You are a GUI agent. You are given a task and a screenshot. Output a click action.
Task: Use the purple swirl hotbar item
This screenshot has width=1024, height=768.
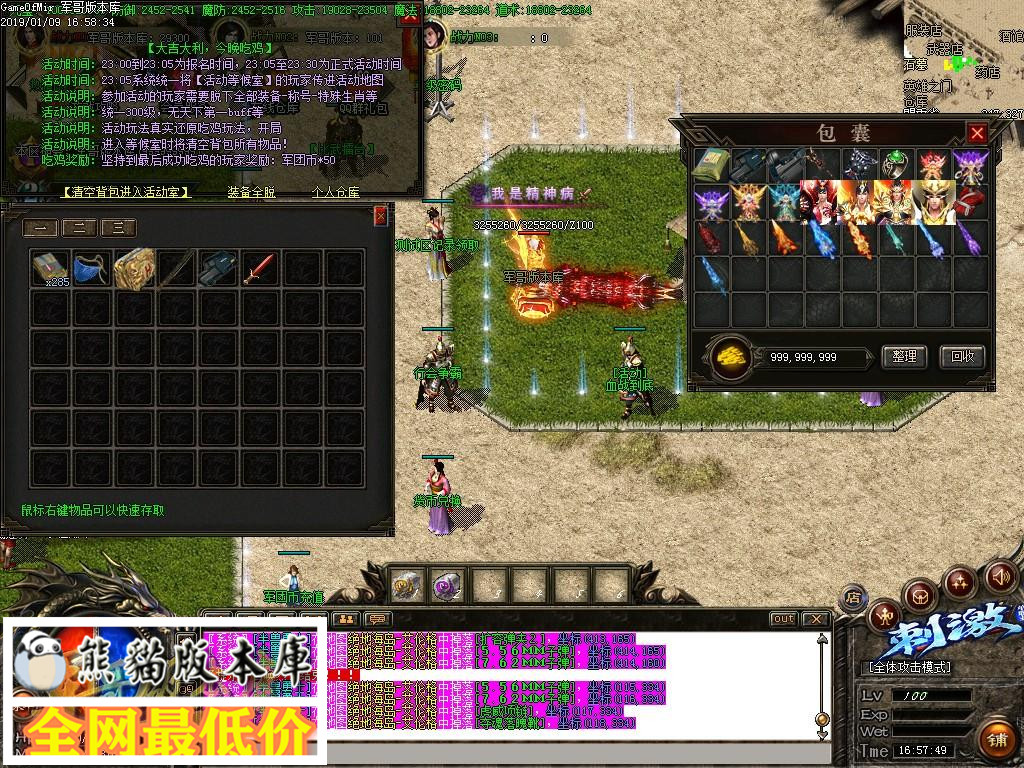pyautogui.click(x=446, y=586)
